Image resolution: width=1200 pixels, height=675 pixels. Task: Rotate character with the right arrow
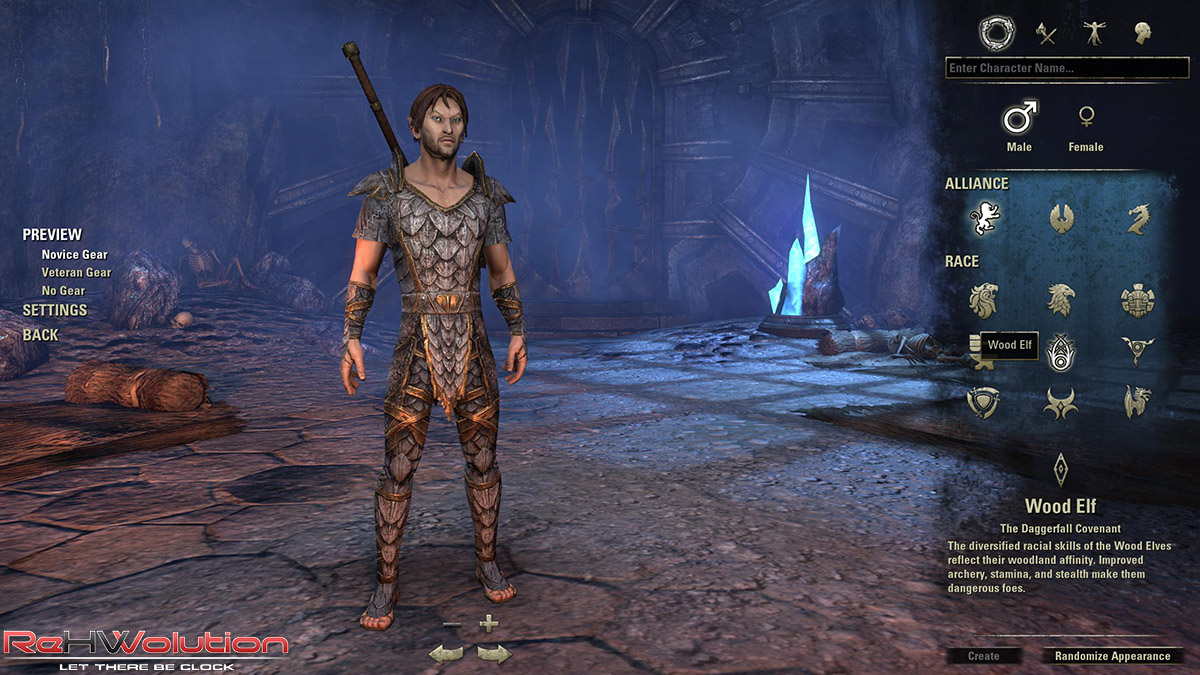pos(494,654)
